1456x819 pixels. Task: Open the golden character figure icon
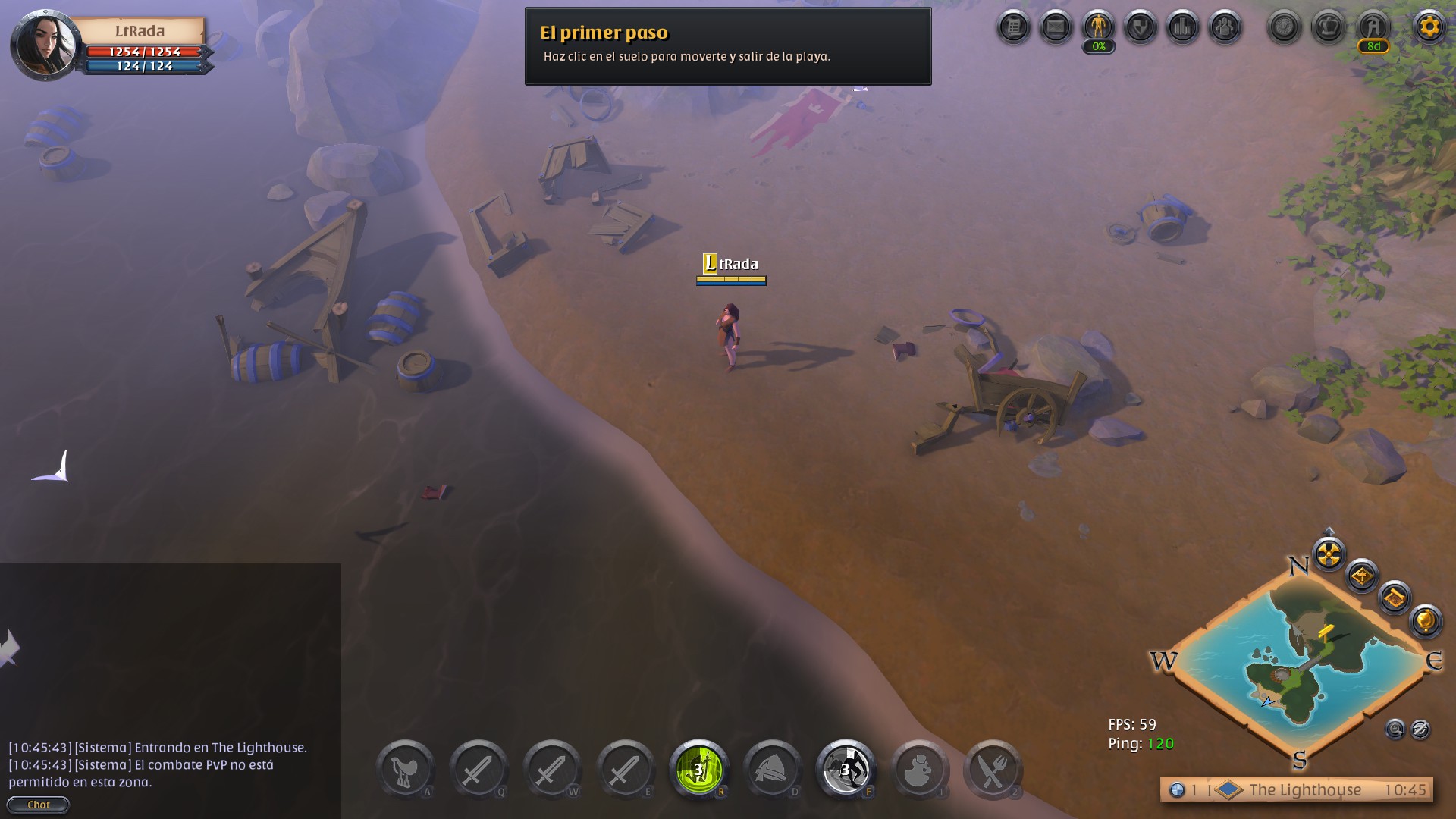(x=1098, y=28)
